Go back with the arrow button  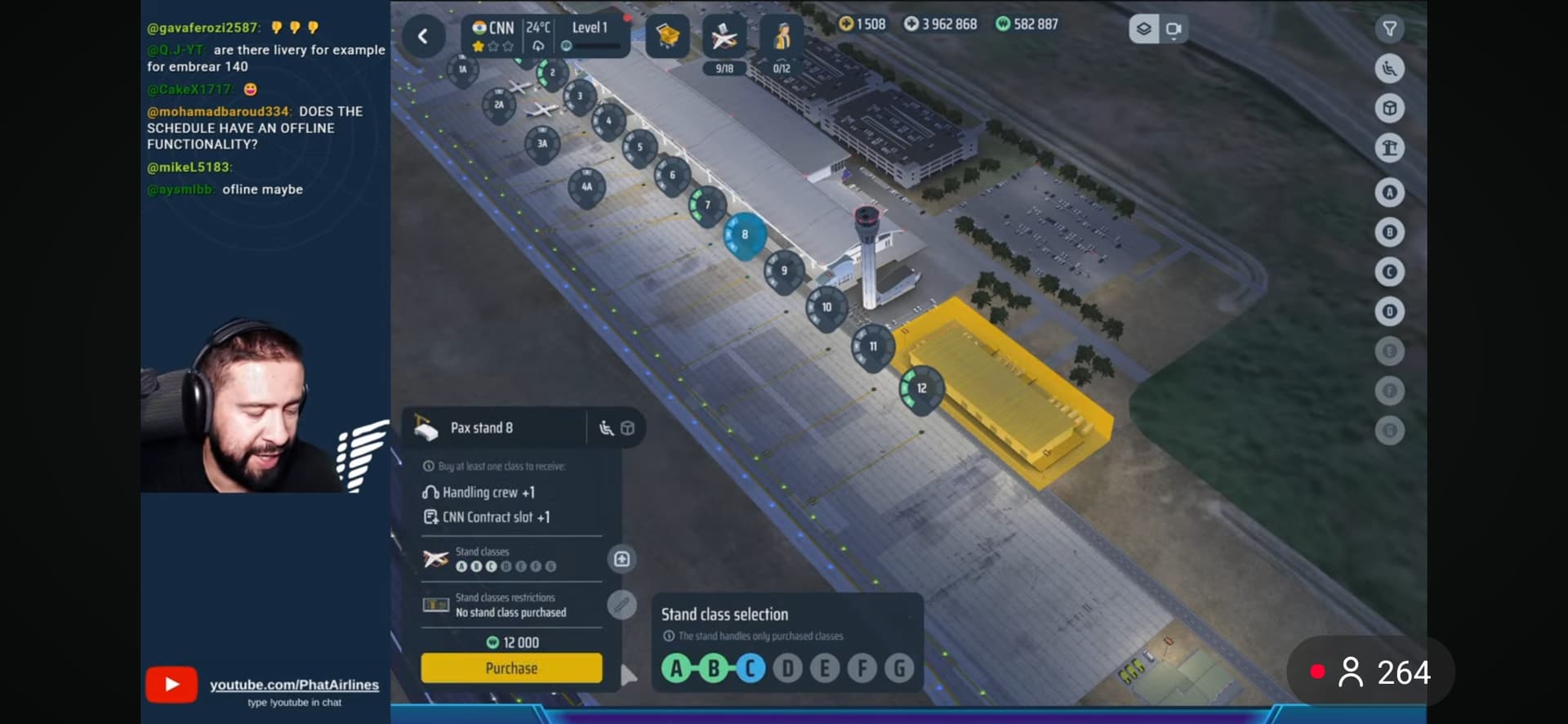tap(423, 36)
